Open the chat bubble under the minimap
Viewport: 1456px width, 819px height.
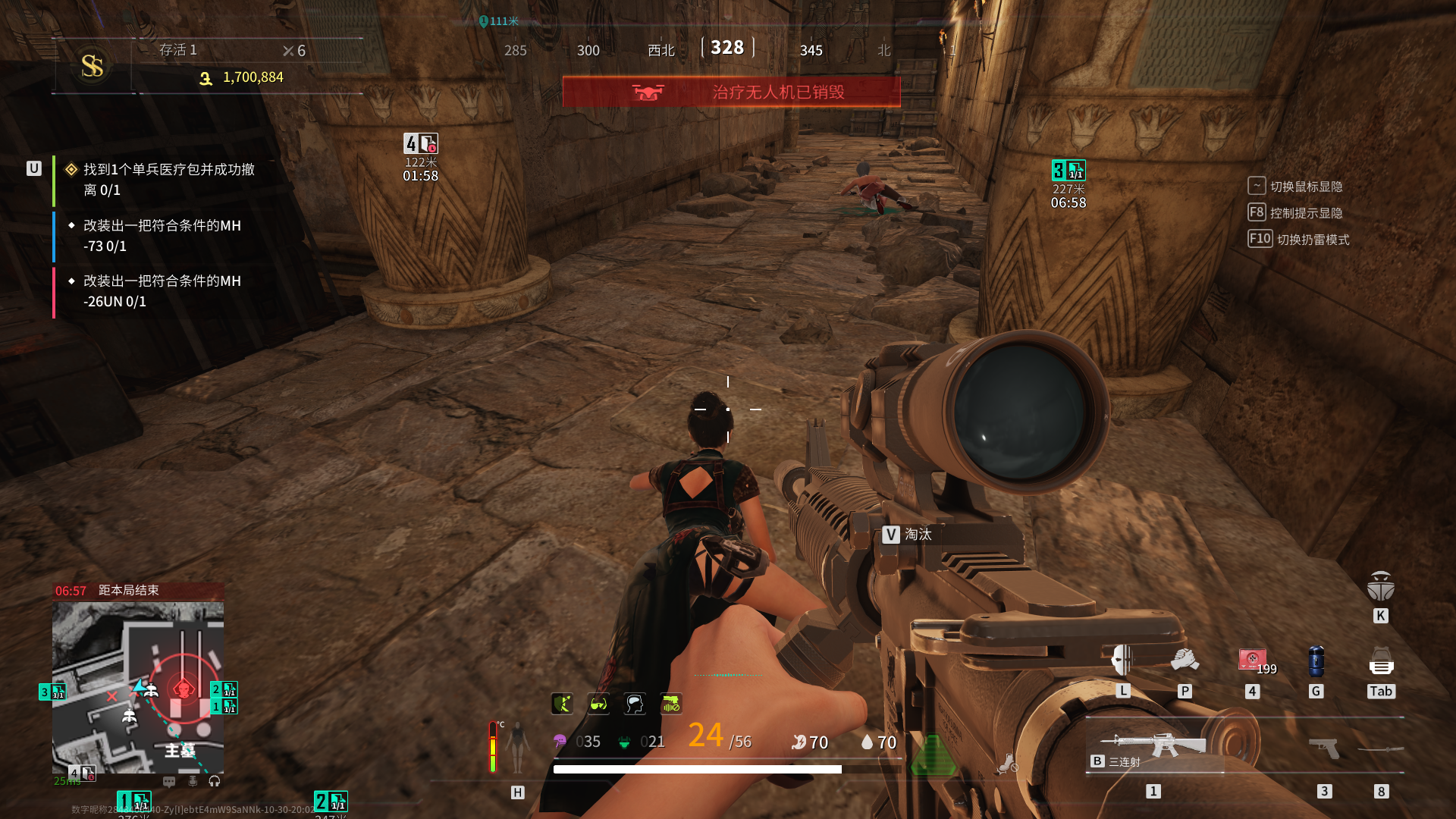(x=169, y=781)
